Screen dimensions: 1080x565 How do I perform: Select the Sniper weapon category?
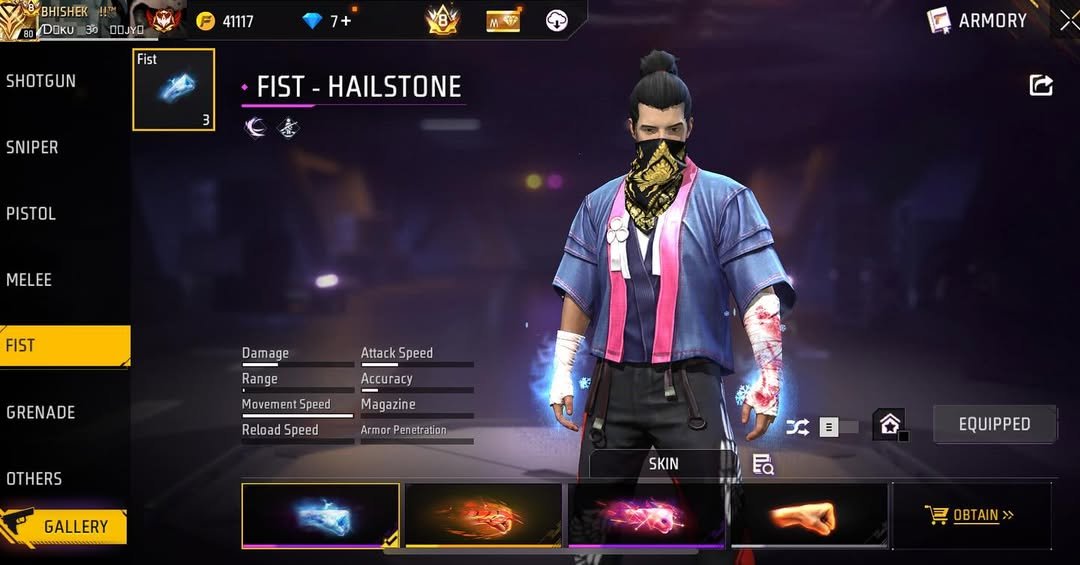pos(33,147)
